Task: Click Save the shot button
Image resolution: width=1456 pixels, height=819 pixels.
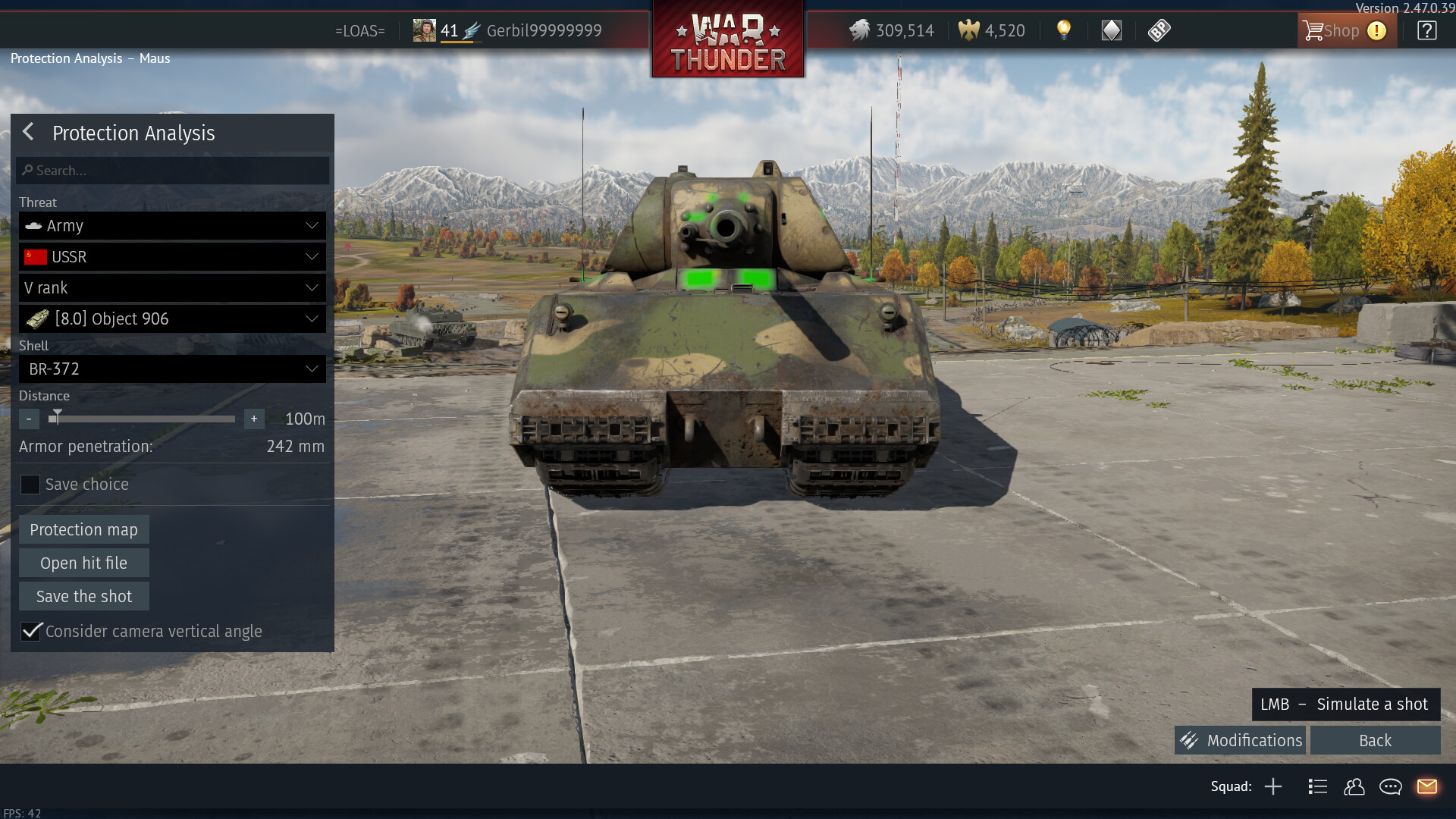Action: pos(83,597)
